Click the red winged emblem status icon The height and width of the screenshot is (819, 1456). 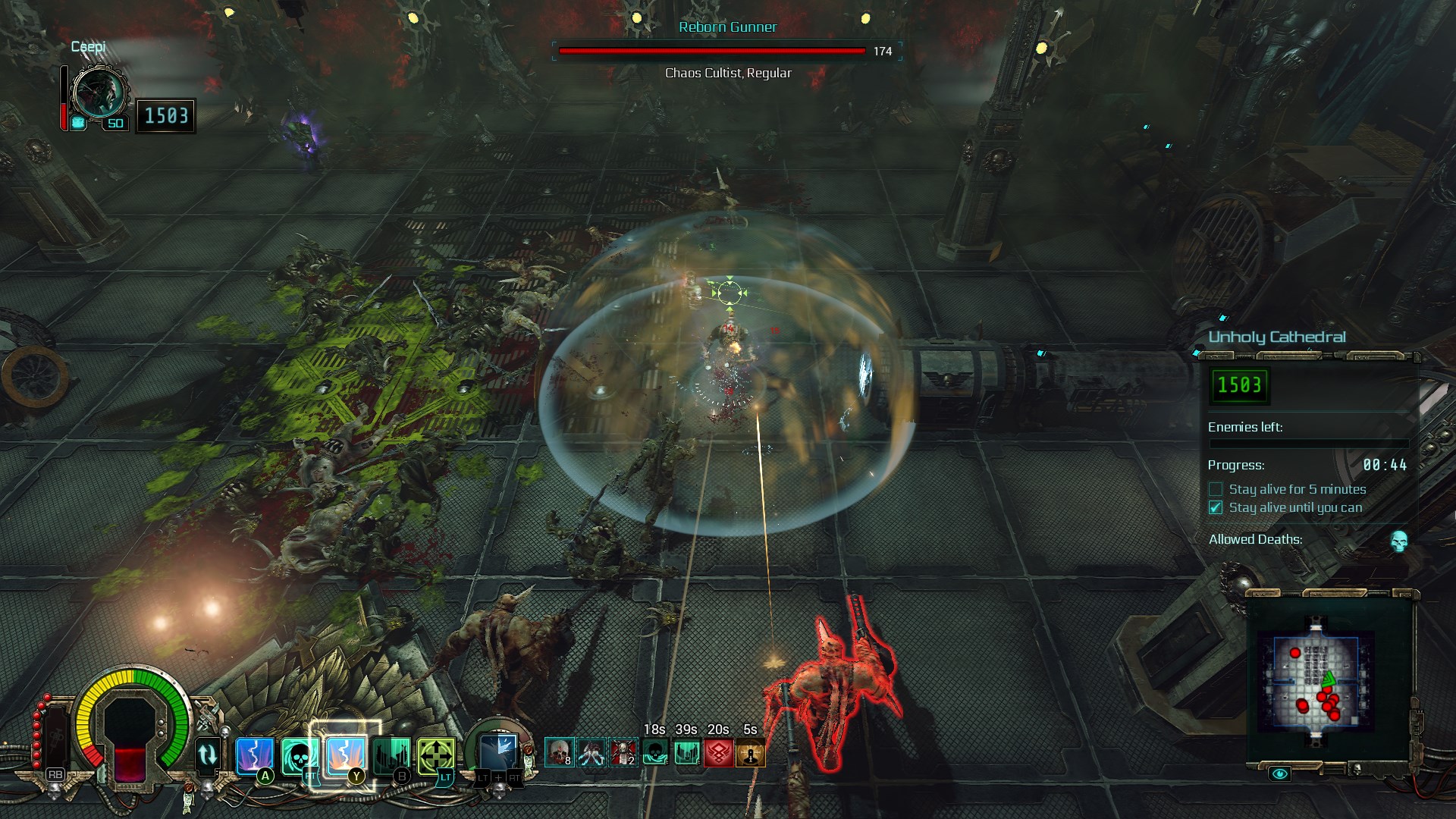718,753
